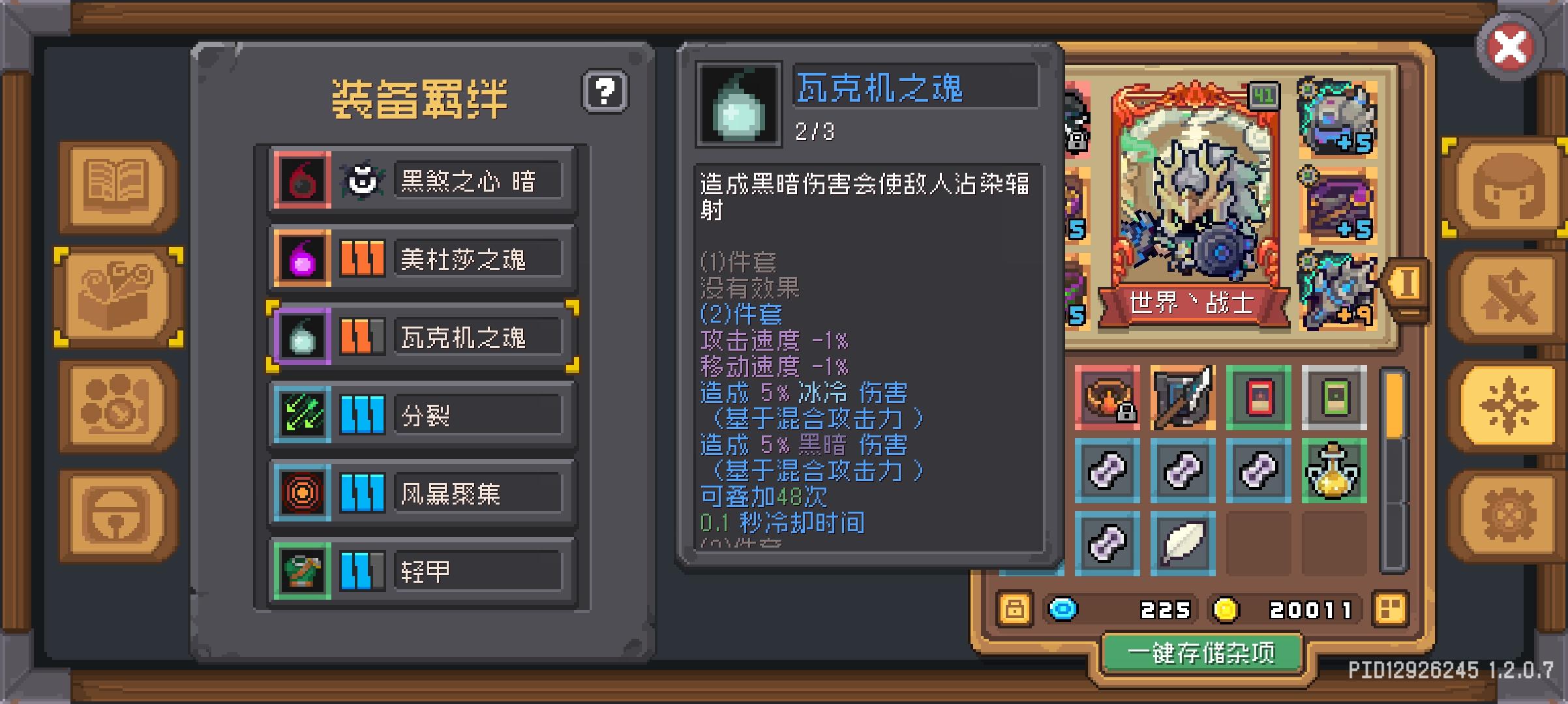Select the 美杜莎之魂 bond entry
The image size is (1568, 704).
(x=423, y=258)
